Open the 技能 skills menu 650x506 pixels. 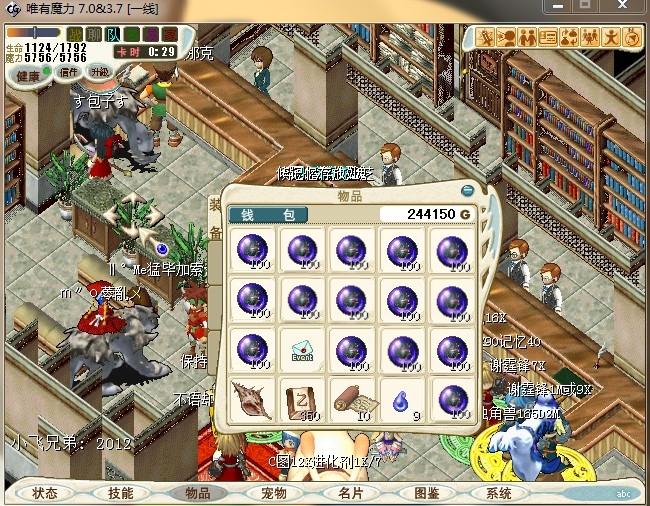coord(120,493)
